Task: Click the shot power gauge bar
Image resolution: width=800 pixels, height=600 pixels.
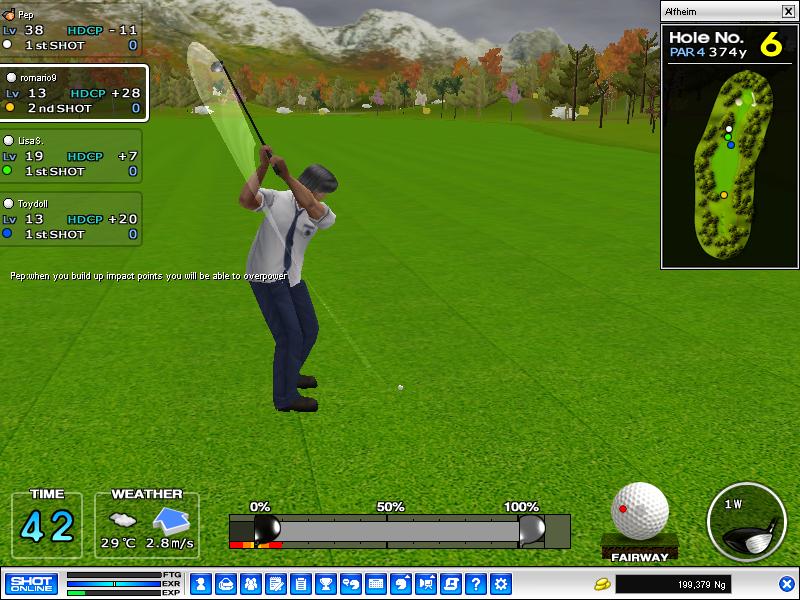Action: 400,530
